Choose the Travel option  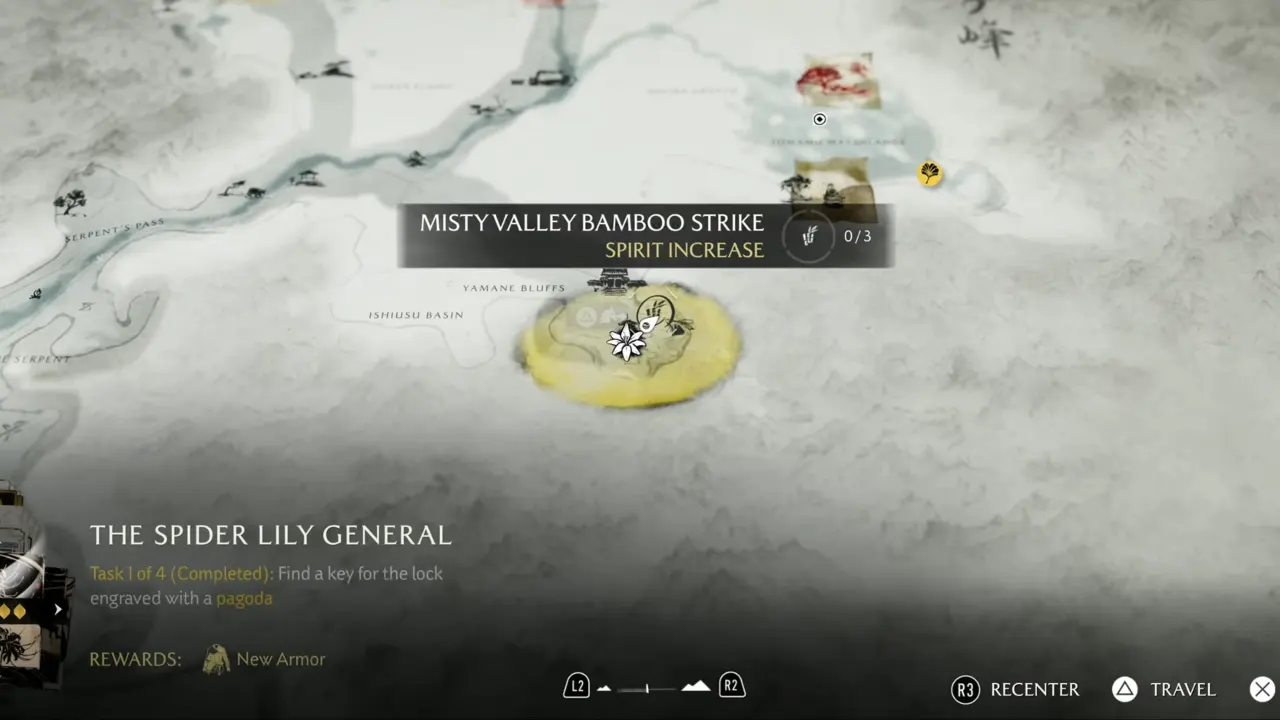tap(1164, 690)
